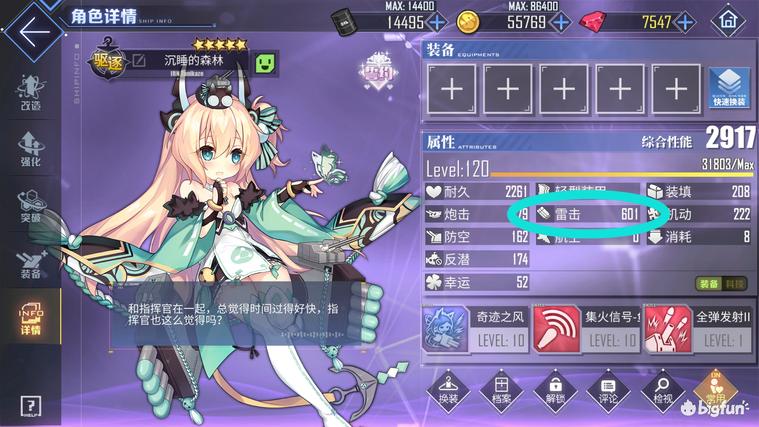Image resolution: width=759 pixels, height=427 pixels.
Task: Switch to the 强化 enhance tab
Action: point(30,147)
